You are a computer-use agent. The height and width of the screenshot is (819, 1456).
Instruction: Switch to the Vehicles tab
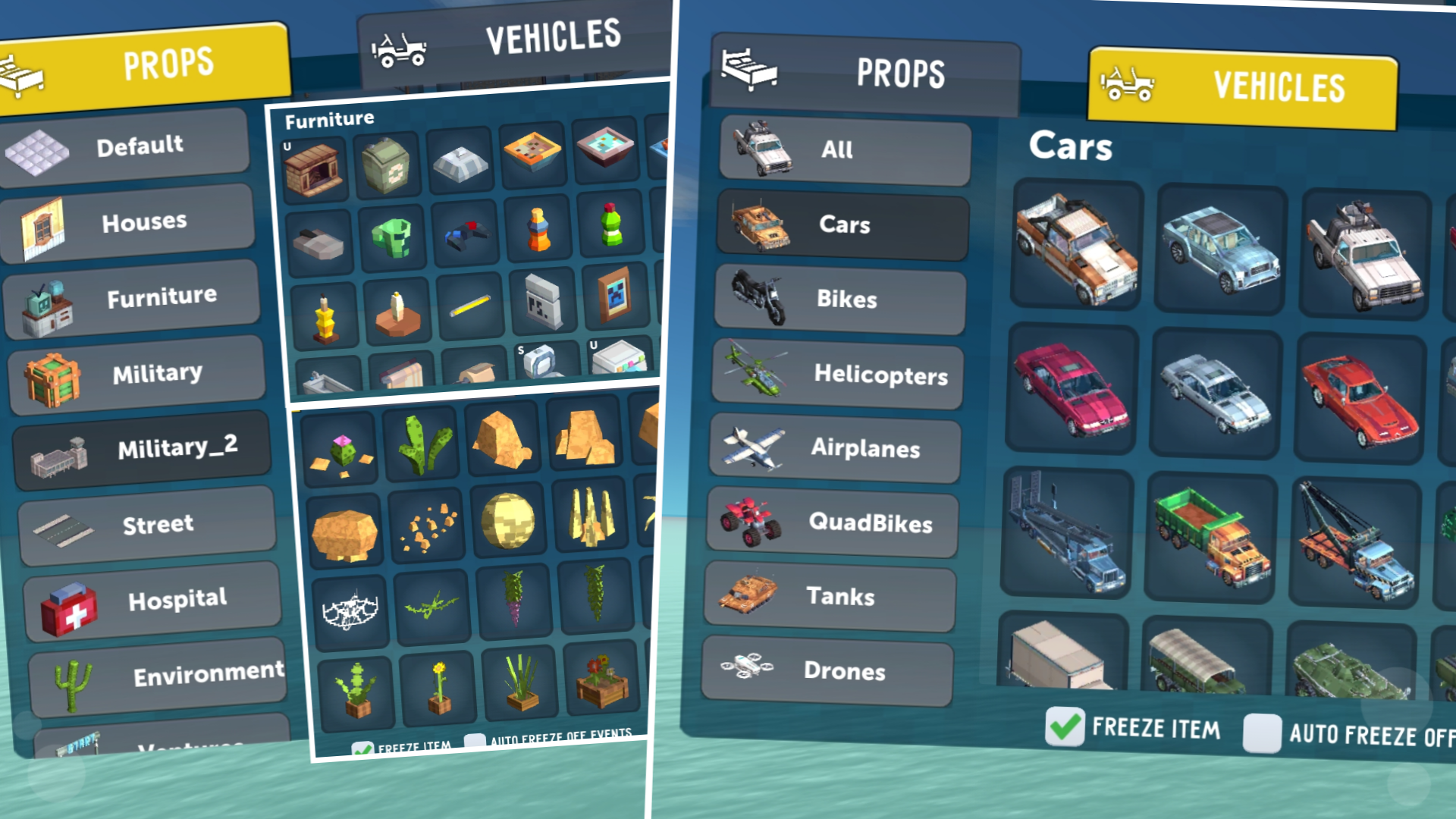tap(1244, 87)
